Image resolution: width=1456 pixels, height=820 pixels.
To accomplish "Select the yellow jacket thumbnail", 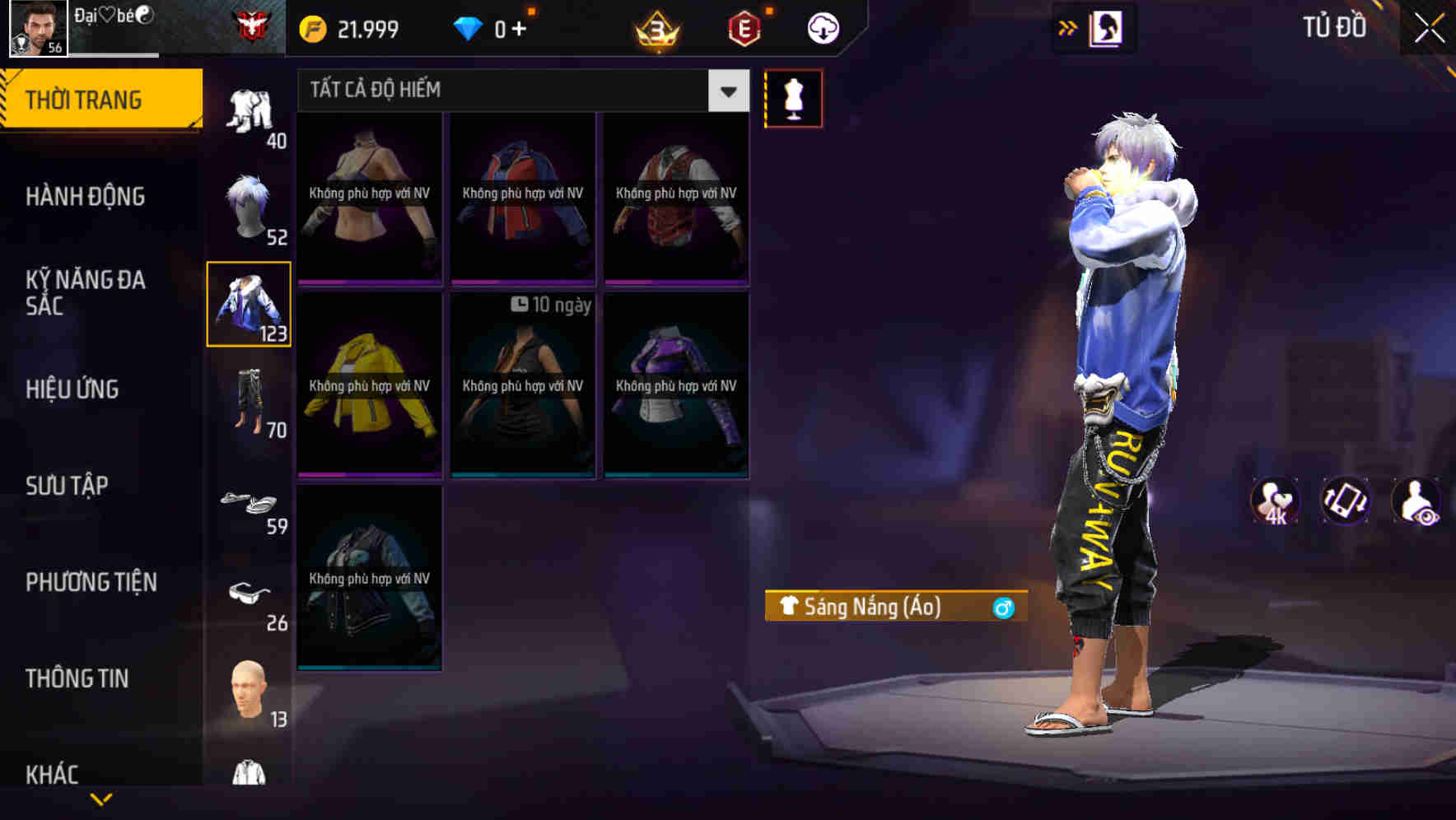I will click(369, 385).
